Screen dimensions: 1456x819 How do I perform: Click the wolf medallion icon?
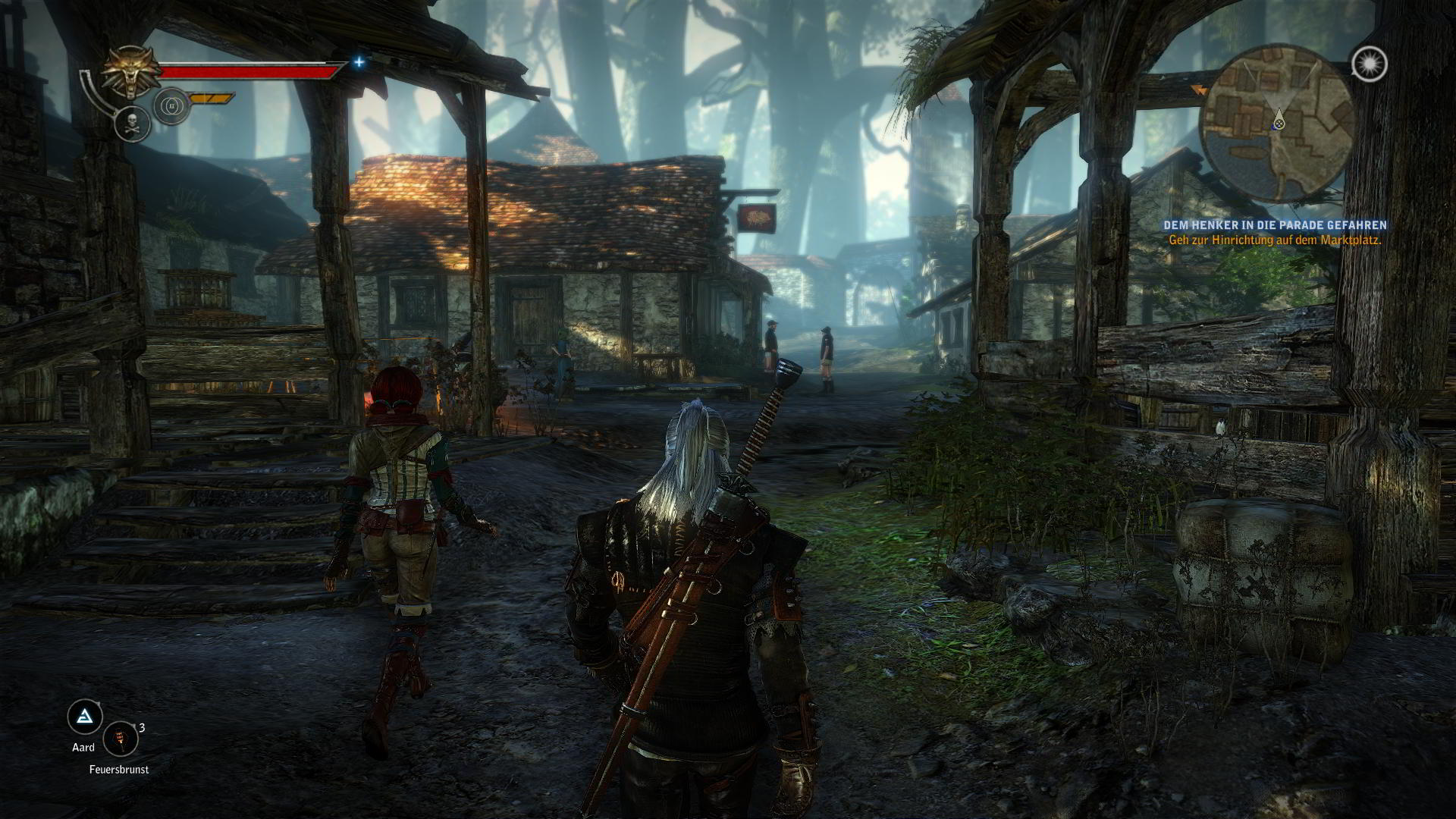tap(129, 73)
